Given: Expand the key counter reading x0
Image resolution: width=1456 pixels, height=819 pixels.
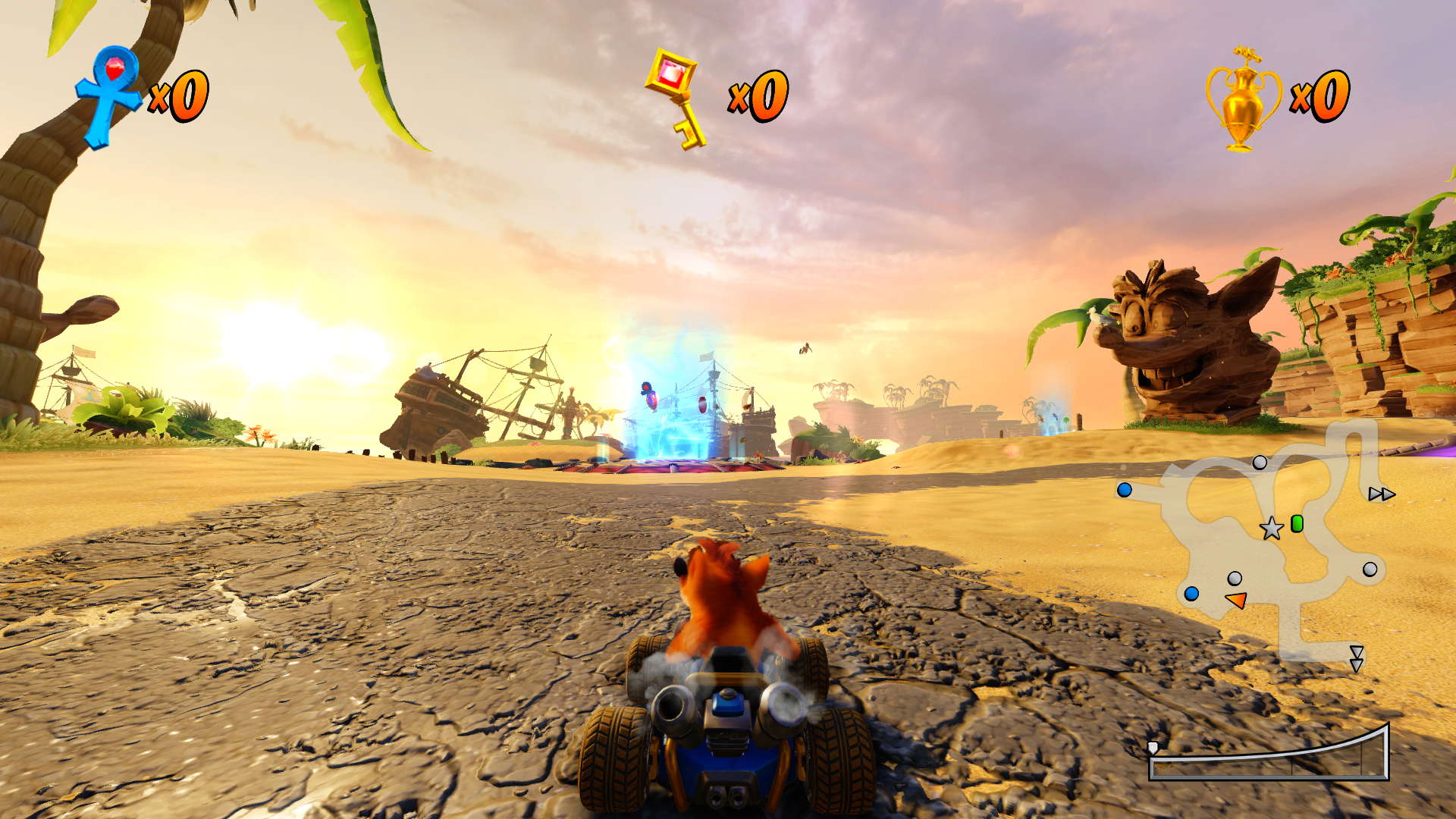Looking at the screenshot, I should 758,96.
